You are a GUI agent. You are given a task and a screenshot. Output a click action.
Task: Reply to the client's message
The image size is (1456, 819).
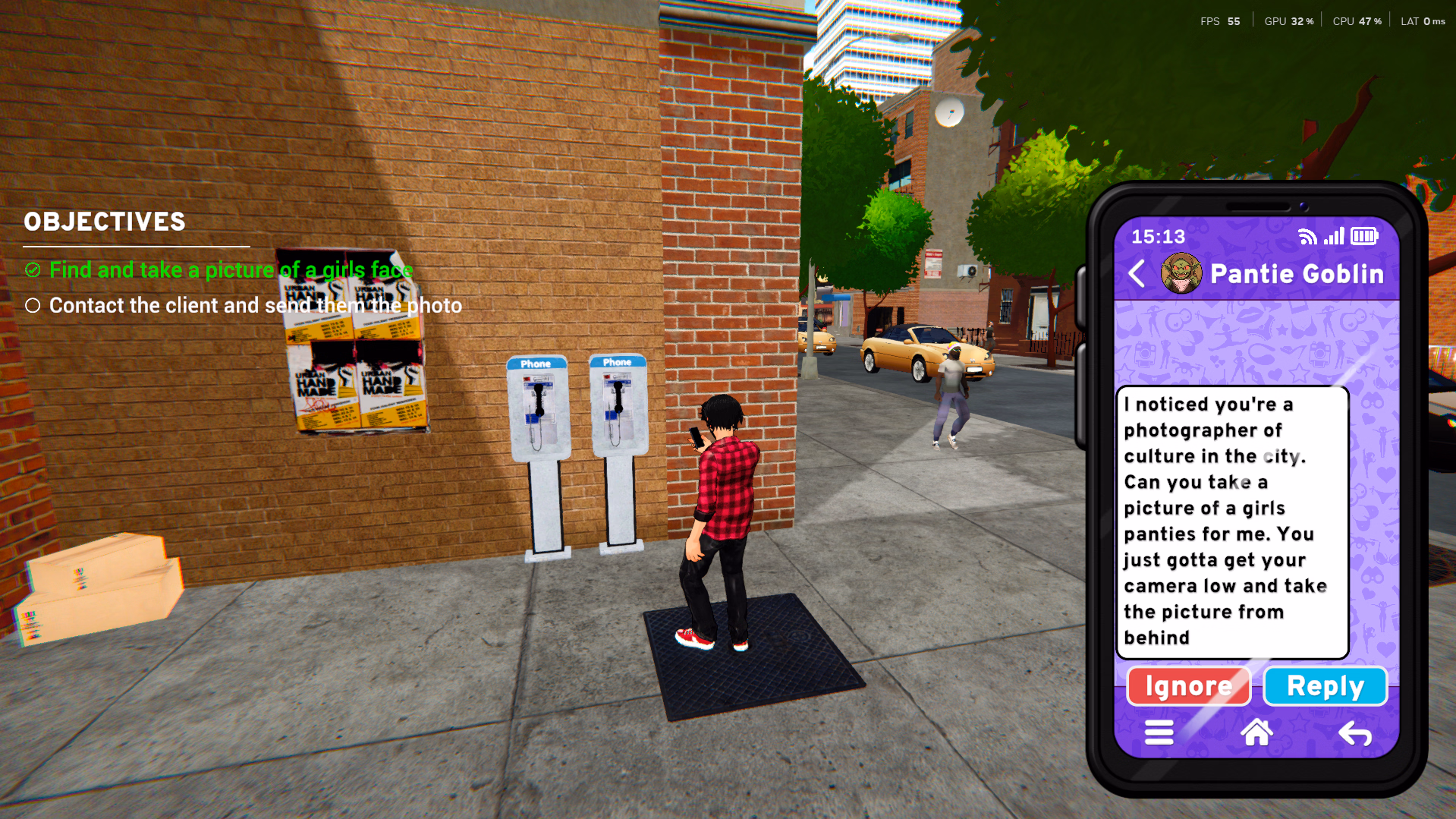tap(1325, 686)
